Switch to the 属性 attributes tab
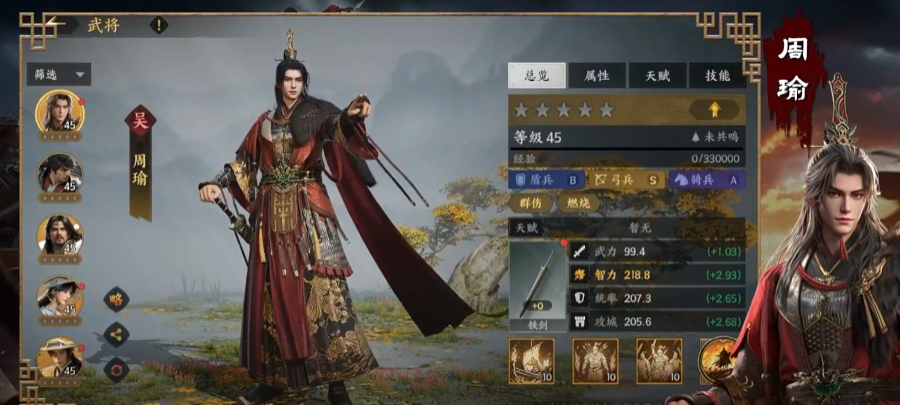The height and width of the screenshot is (405, 900). click(x=598, y=75)
